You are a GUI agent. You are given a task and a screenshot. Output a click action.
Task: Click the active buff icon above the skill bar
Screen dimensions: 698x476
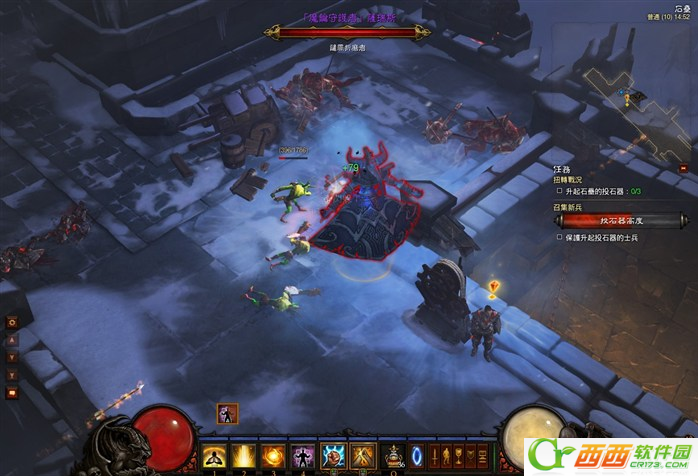[227, 414]
